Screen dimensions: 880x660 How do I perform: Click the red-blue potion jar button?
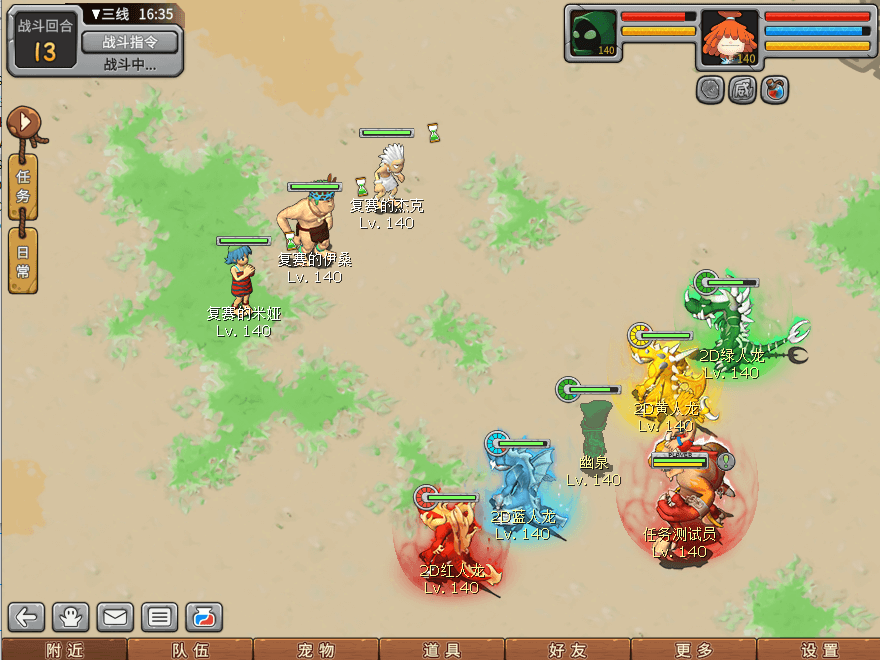point(203,616)
